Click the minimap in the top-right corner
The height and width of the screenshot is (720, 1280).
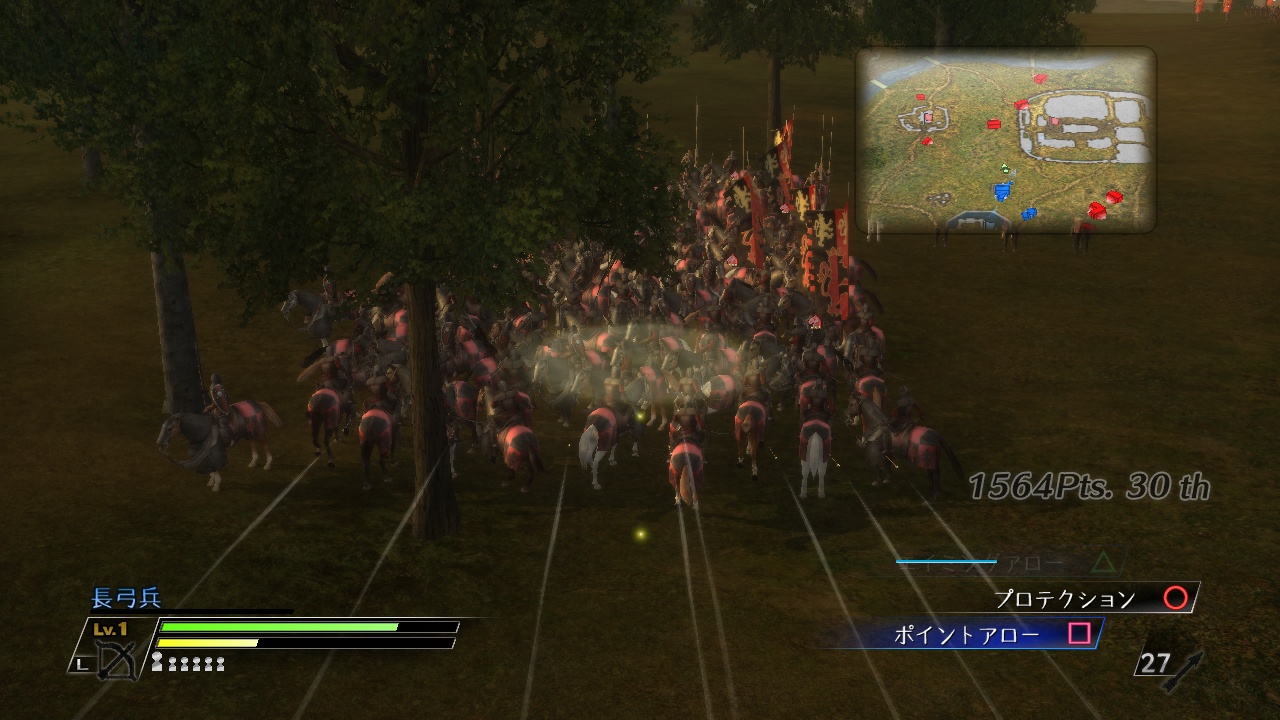coord(1005,140)
